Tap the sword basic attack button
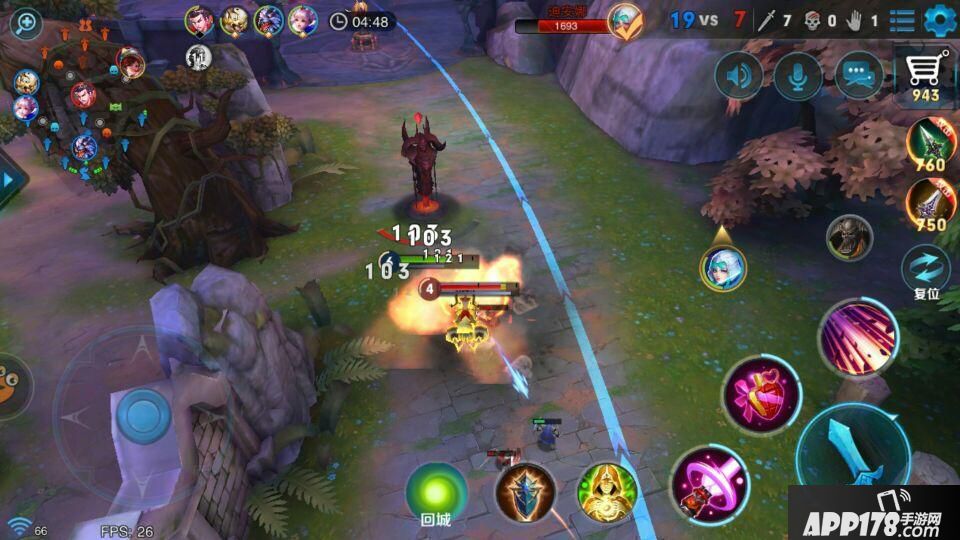Screen dimensions: 960x540 853,455
